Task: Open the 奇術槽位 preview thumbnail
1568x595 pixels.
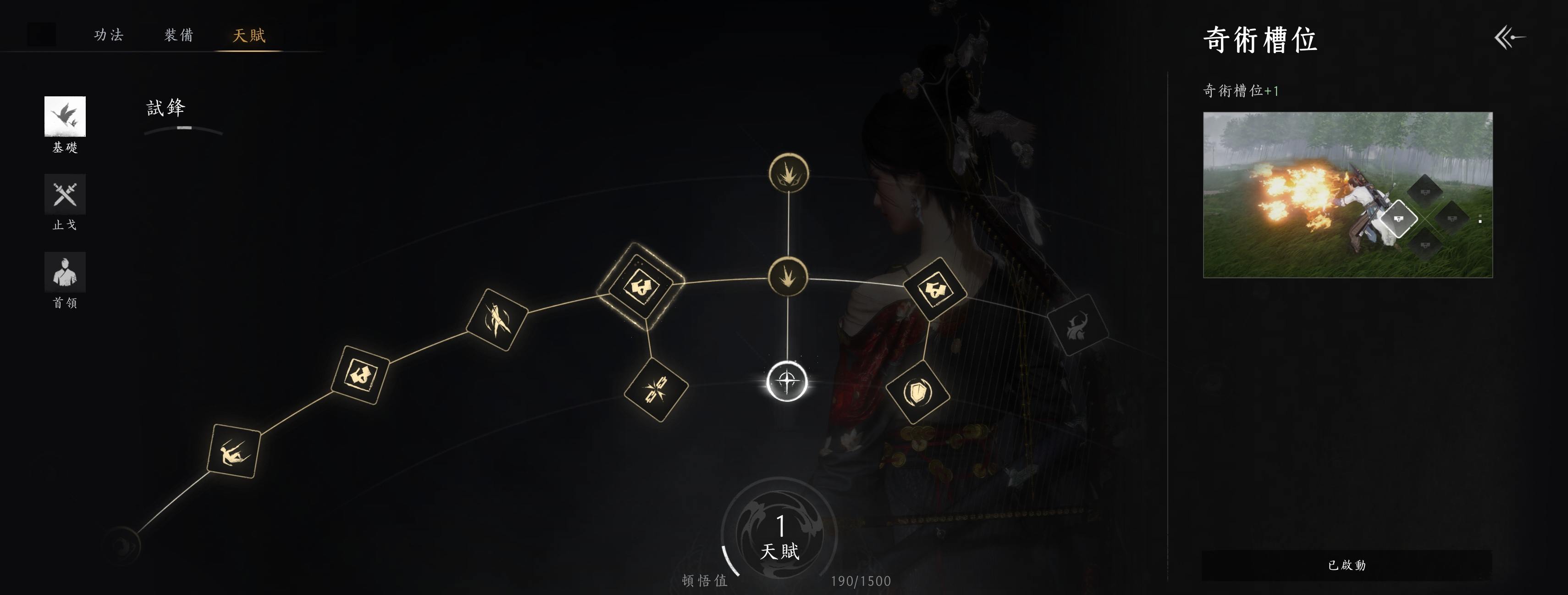Action: (1347, 195)
